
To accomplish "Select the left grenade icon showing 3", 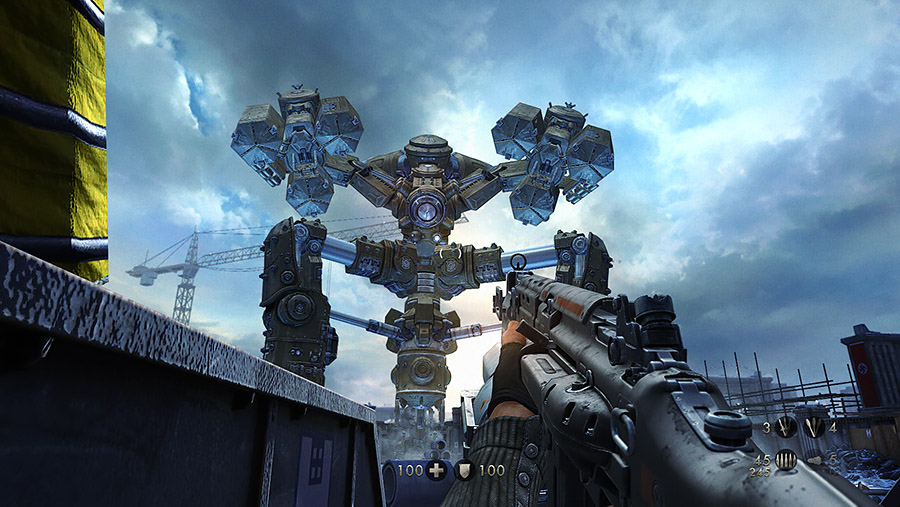I will (785, 428).
